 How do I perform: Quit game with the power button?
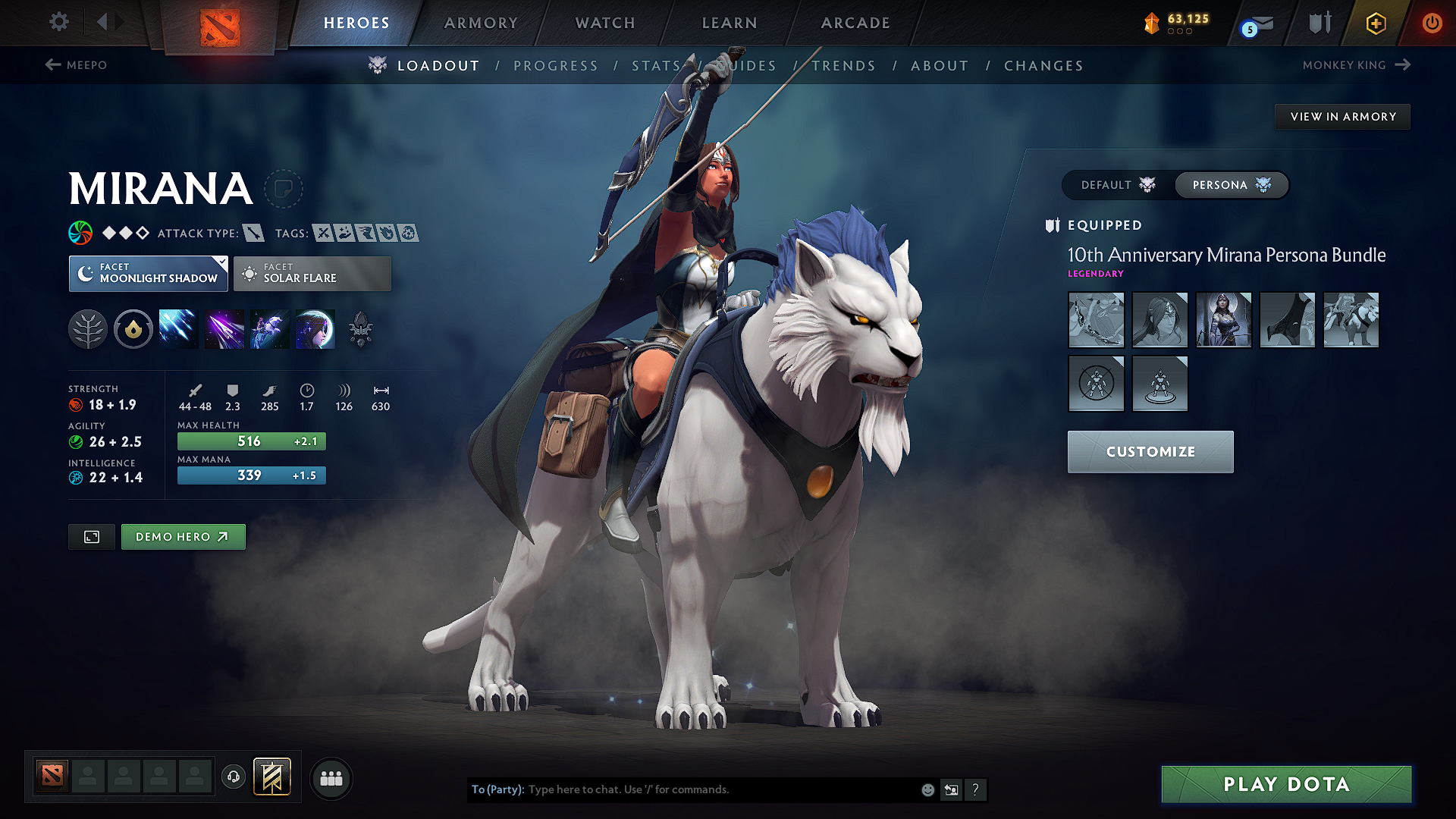pos(1432,23)
